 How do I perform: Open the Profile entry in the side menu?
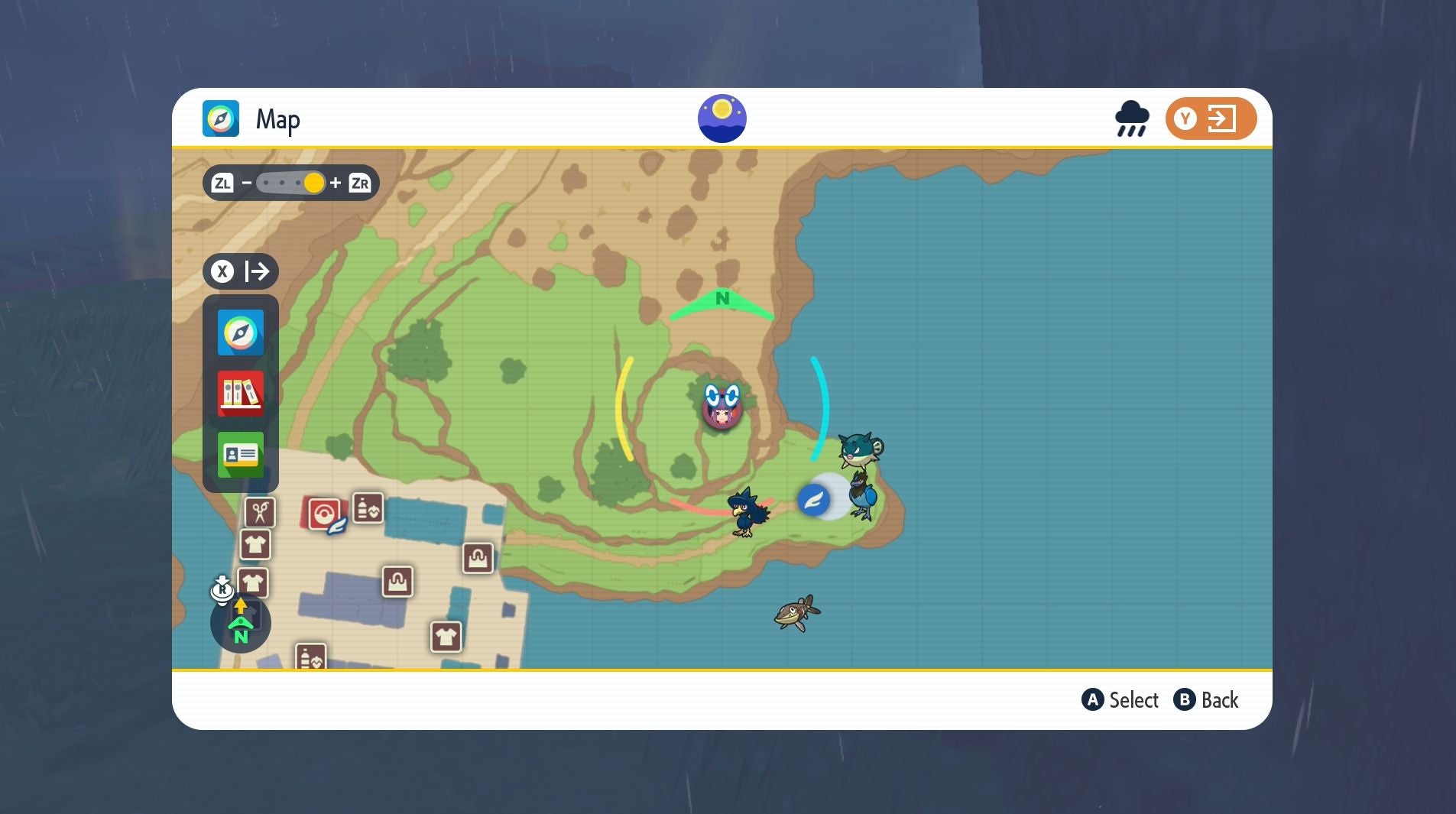pos(240,455)
